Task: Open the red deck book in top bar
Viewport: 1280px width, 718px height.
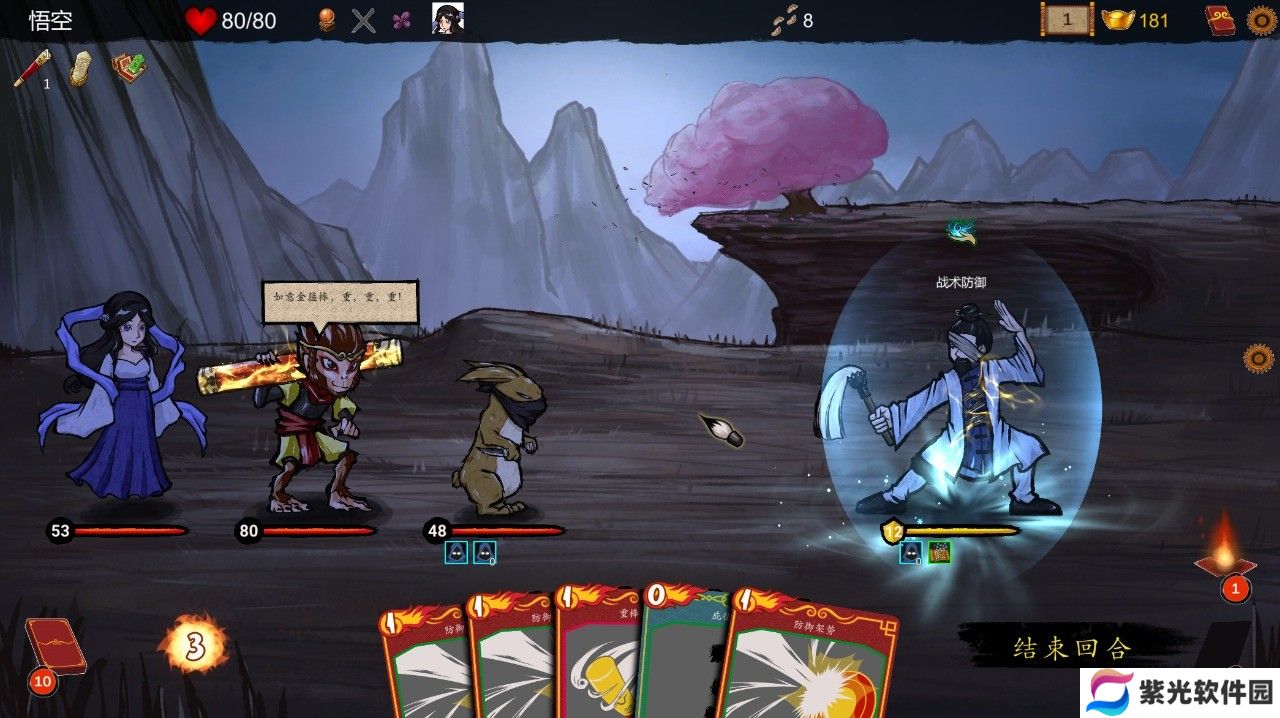Action: point(1221,20)
